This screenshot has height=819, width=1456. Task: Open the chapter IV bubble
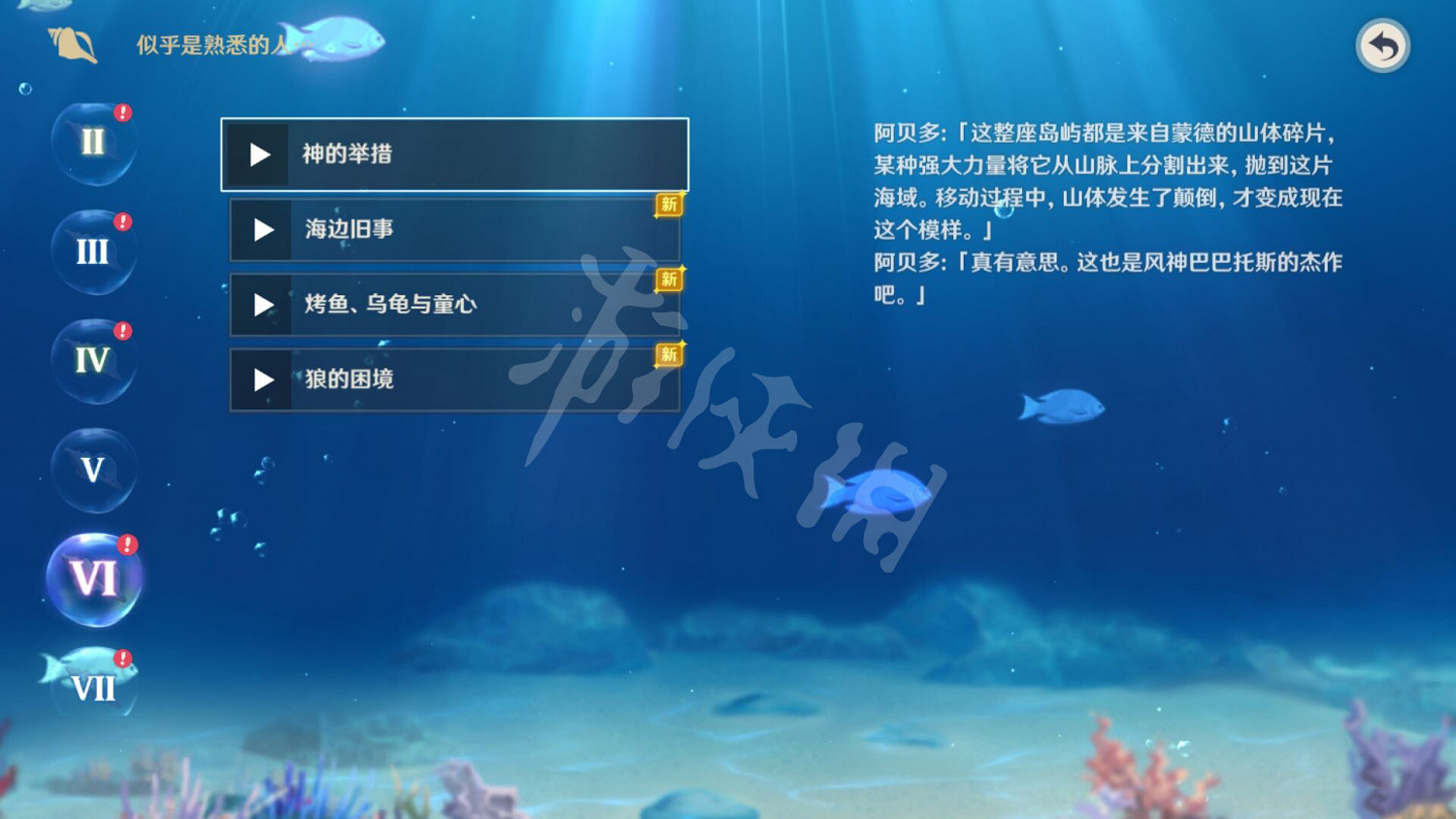[92, 362]
